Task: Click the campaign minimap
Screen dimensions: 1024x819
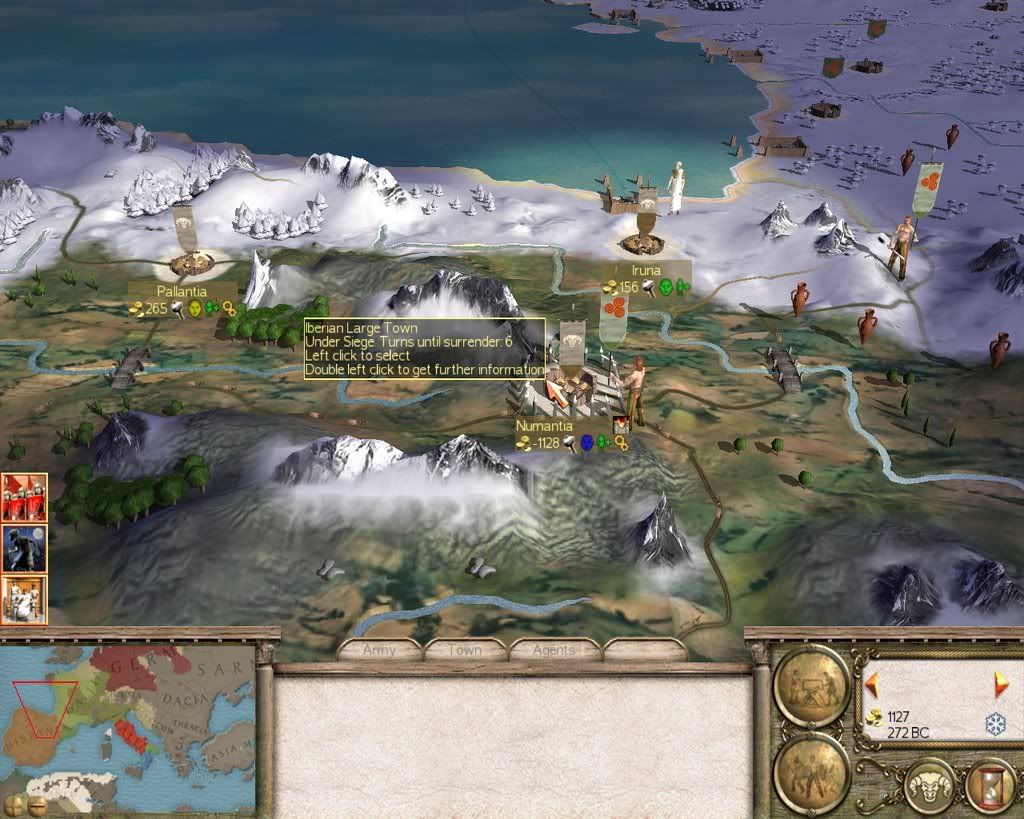Action: (128, 720)
